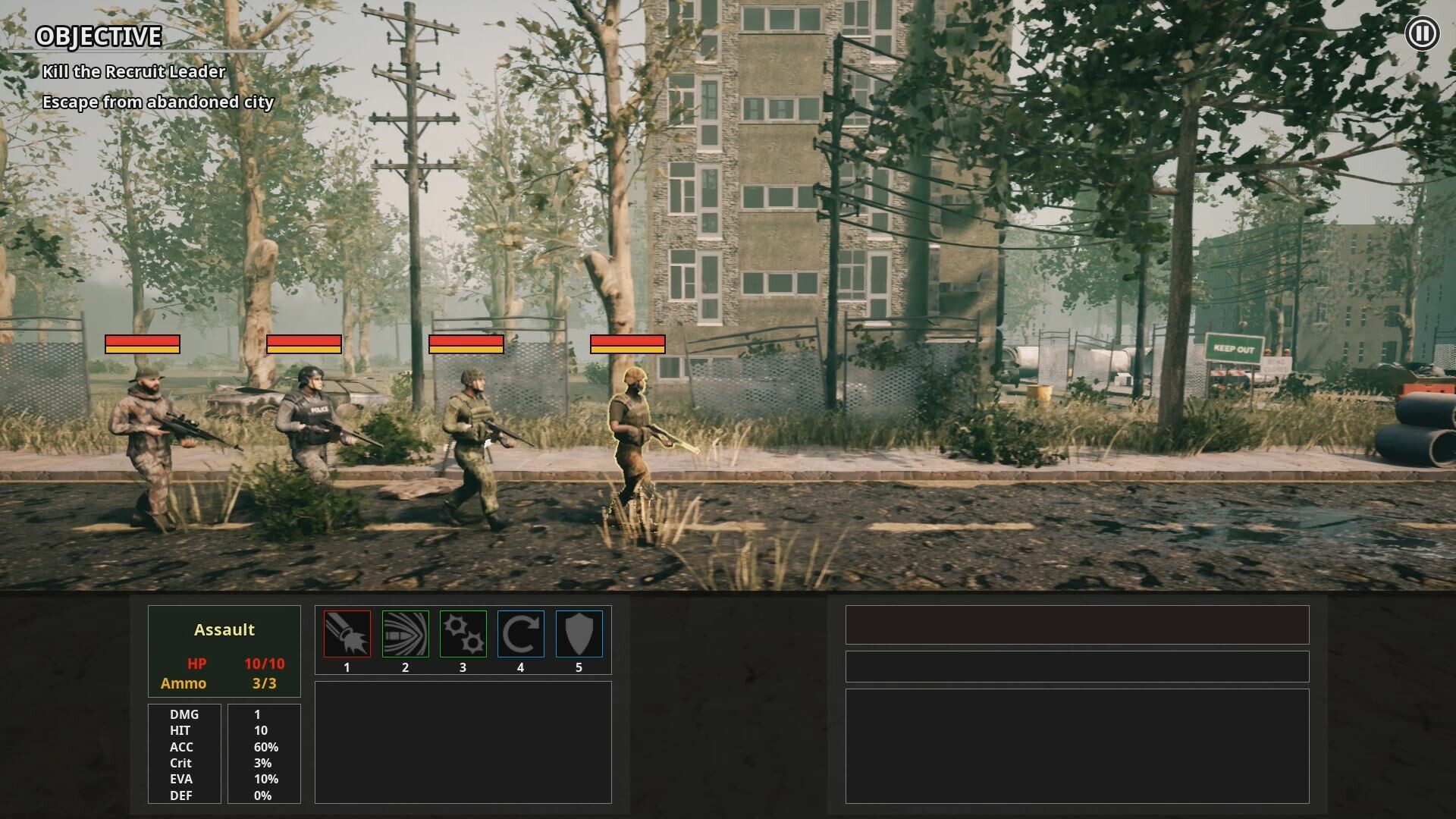1456x819 pixels.
Task: Click the ACC 60% stat row
Action: (x=220, y=747)
